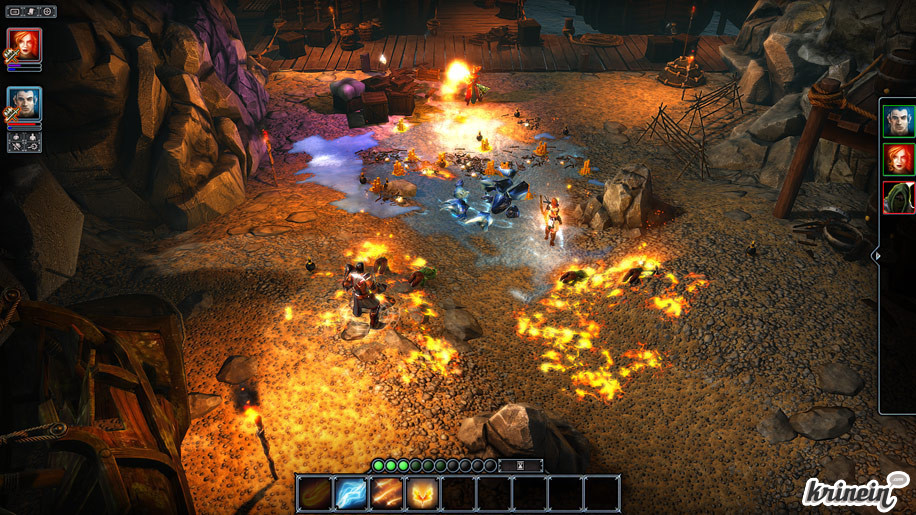This screenshot has height=515, width=916.
Task: Activate the blue lightning skill
Action: coord(351,493)
